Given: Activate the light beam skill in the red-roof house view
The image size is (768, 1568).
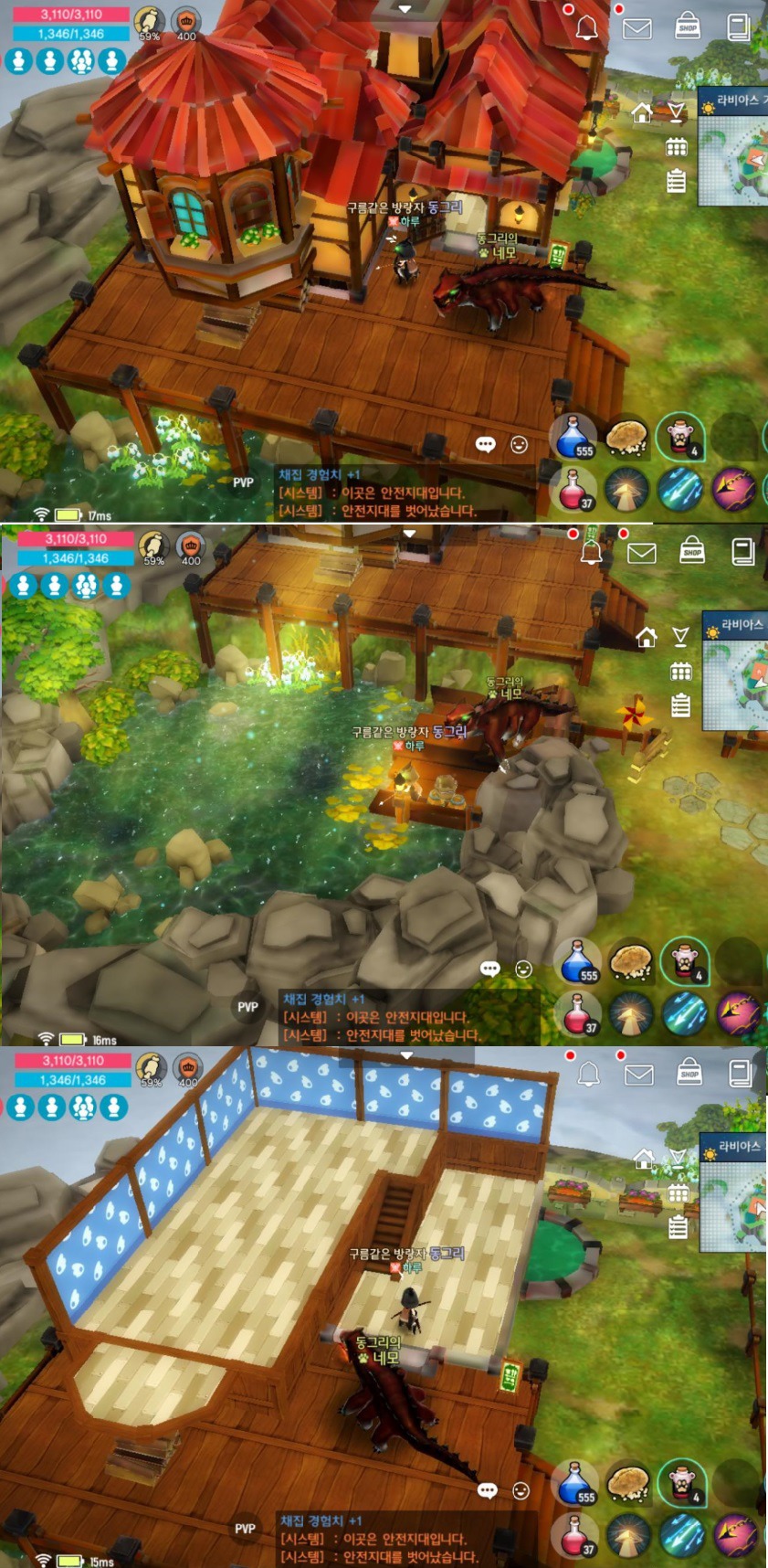Looking at the screenshot, I should point(626,491).
